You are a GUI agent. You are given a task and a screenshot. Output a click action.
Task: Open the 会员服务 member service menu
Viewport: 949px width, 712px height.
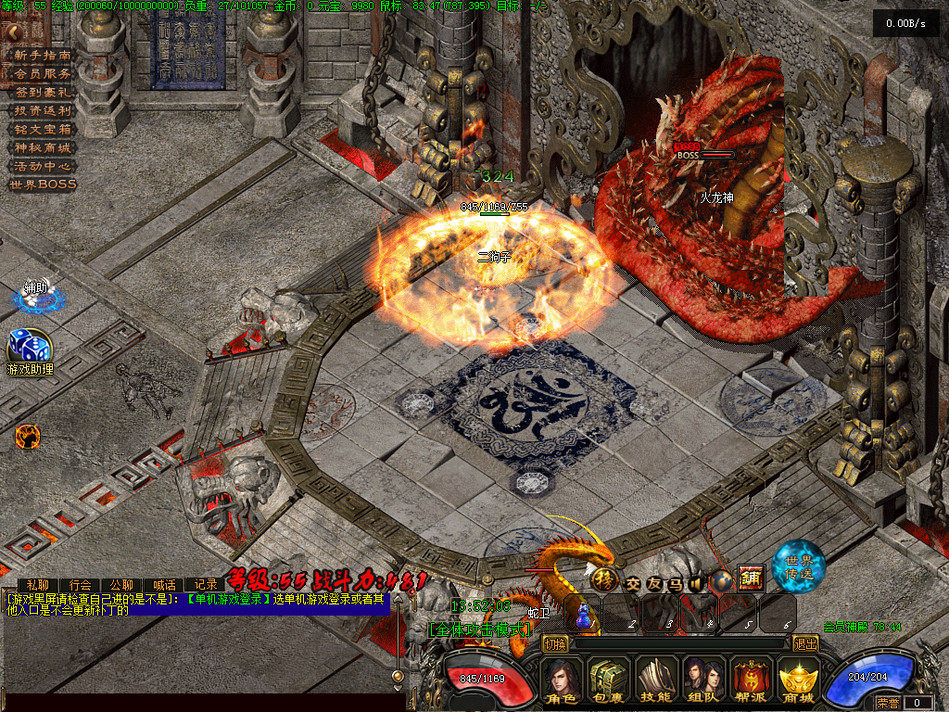[x=42, y=74]
